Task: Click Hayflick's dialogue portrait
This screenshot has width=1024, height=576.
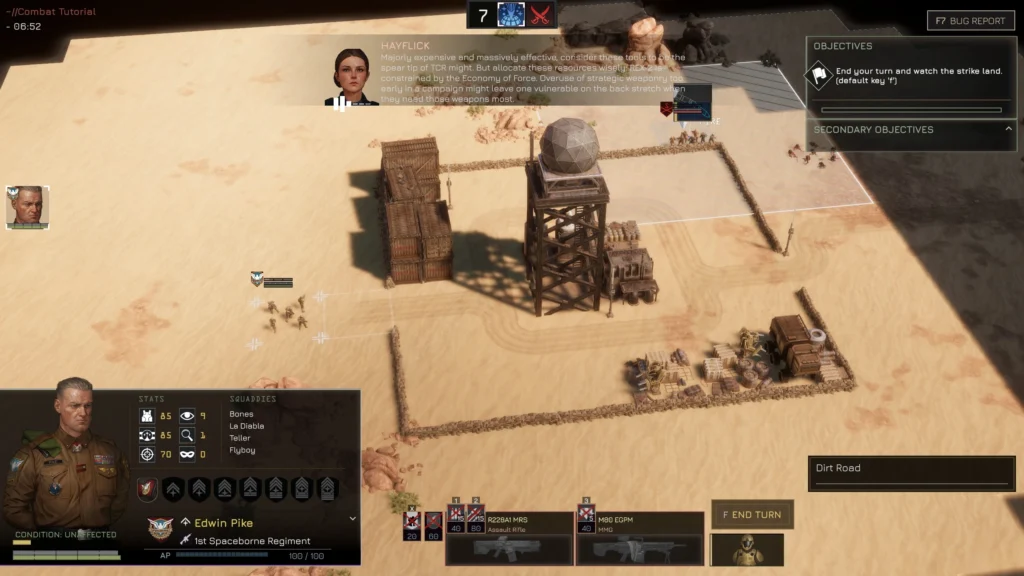Action: (x=351, y=76)
